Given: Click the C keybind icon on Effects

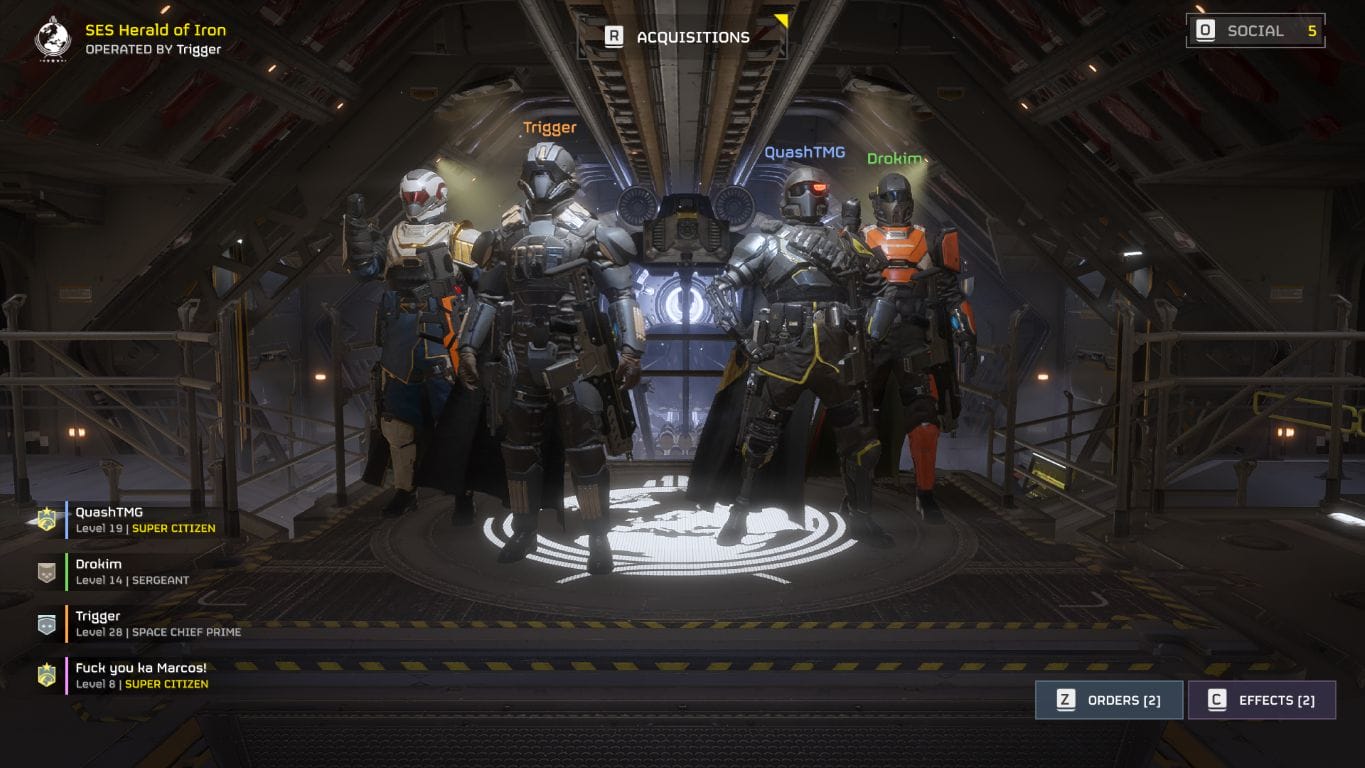Looking at the screenshot, I should click(1215, 700).
